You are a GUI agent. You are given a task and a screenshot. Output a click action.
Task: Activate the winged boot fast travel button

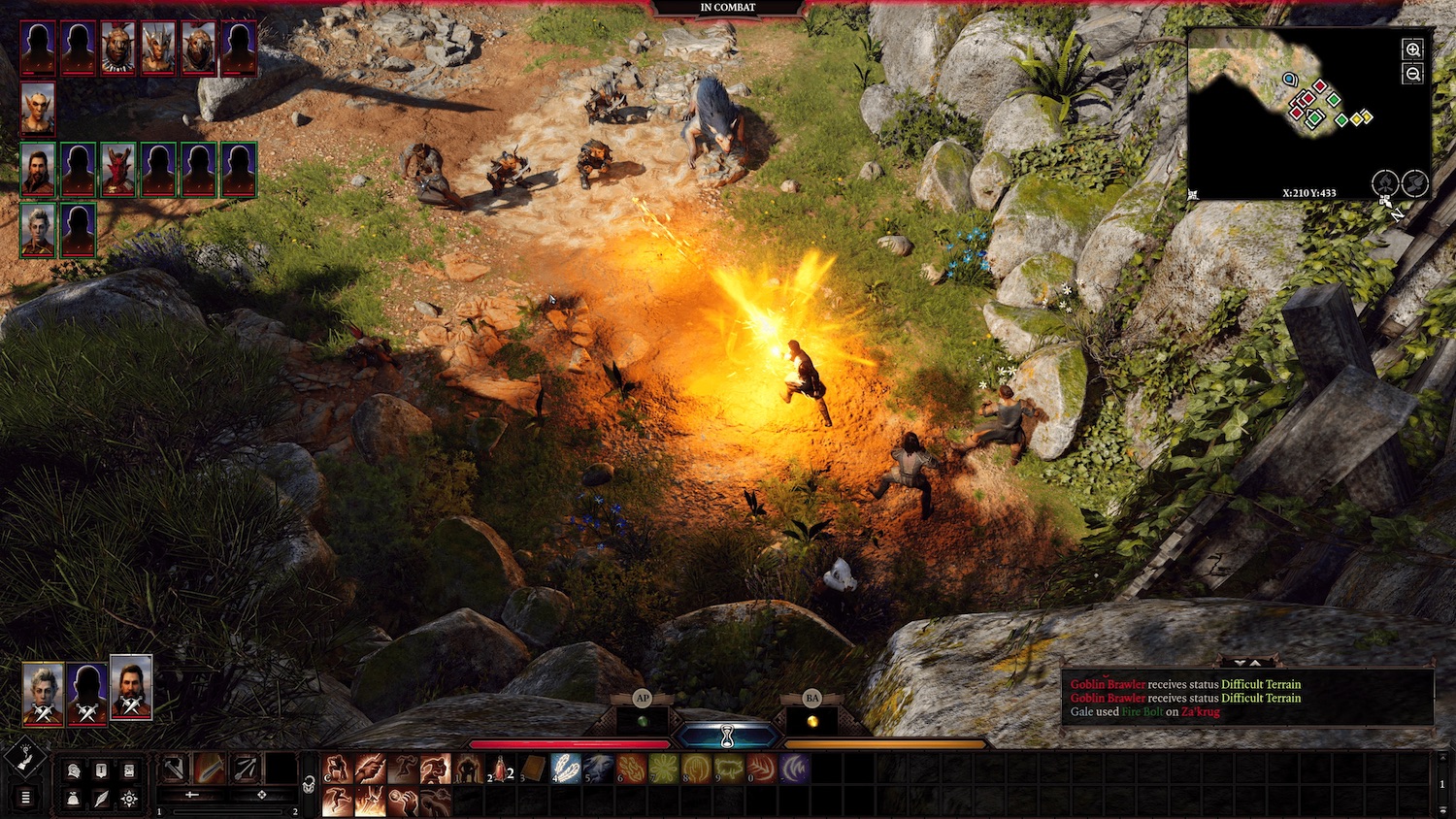click(x=1415, y=182)
